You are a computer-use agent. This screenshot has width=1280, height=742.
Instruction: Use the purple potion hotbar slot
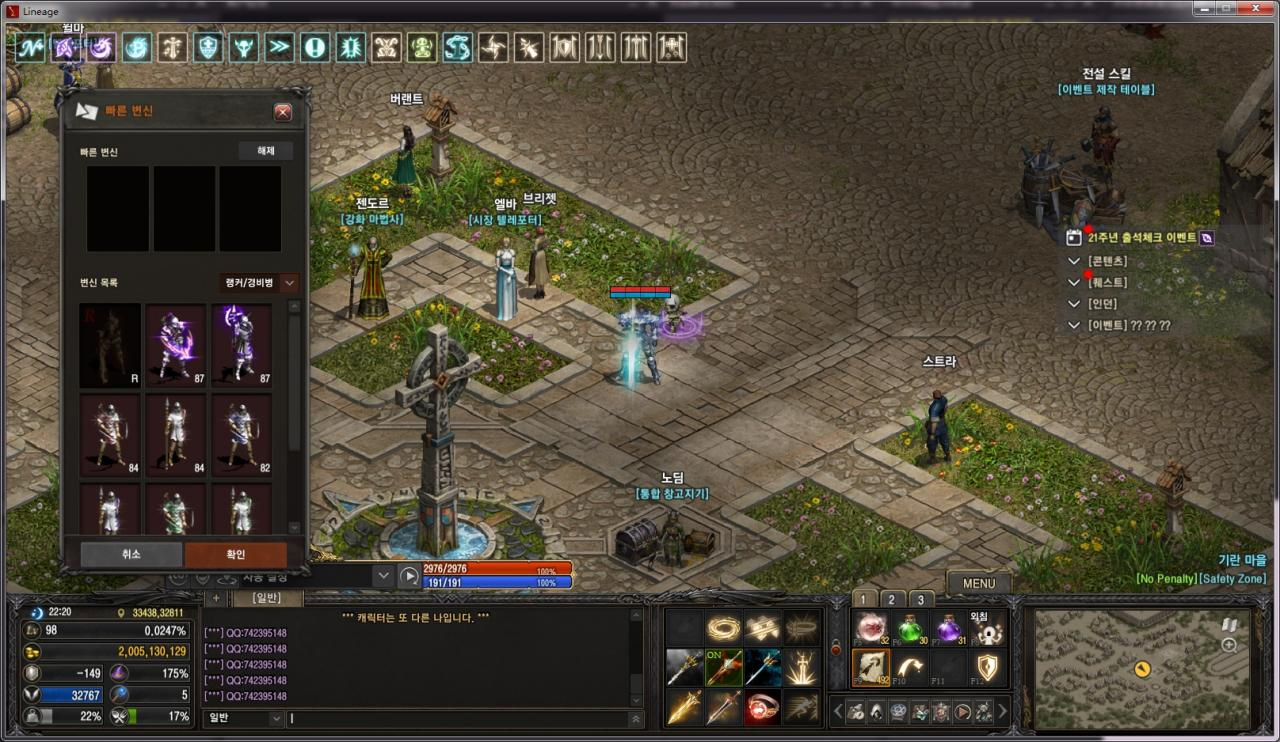point(948,630)
